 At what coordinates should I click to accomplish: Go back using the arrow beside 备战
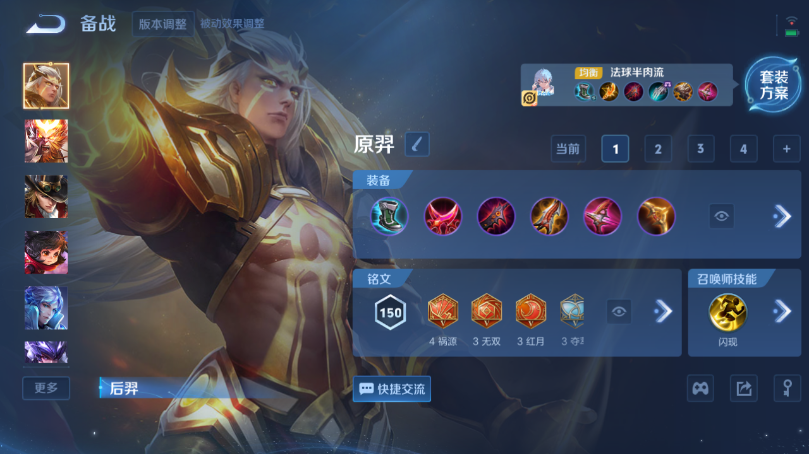pyautogui.click(x=46, y=24)
